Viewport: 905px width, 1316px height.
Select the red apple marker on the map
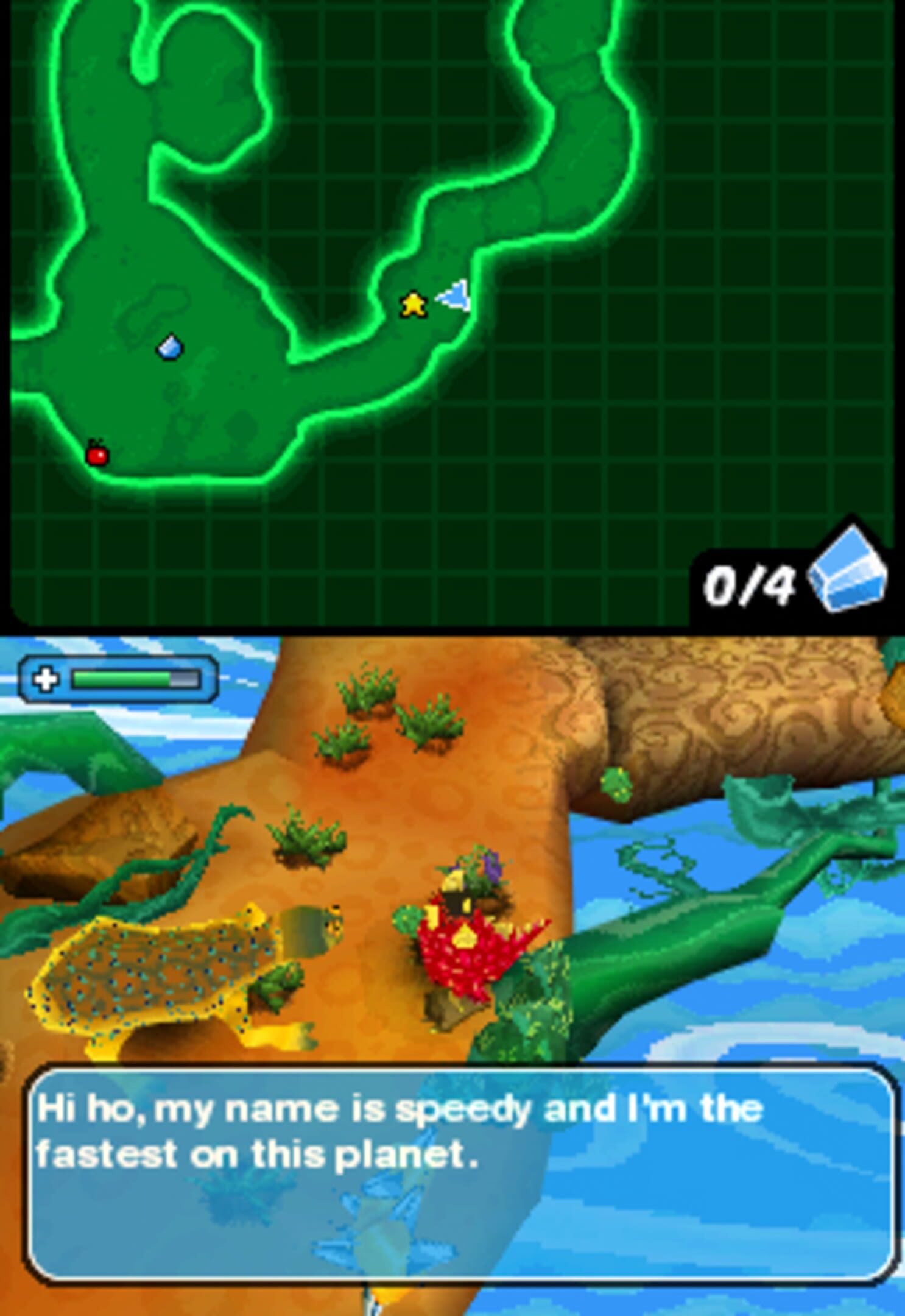(x=97, y=454)
